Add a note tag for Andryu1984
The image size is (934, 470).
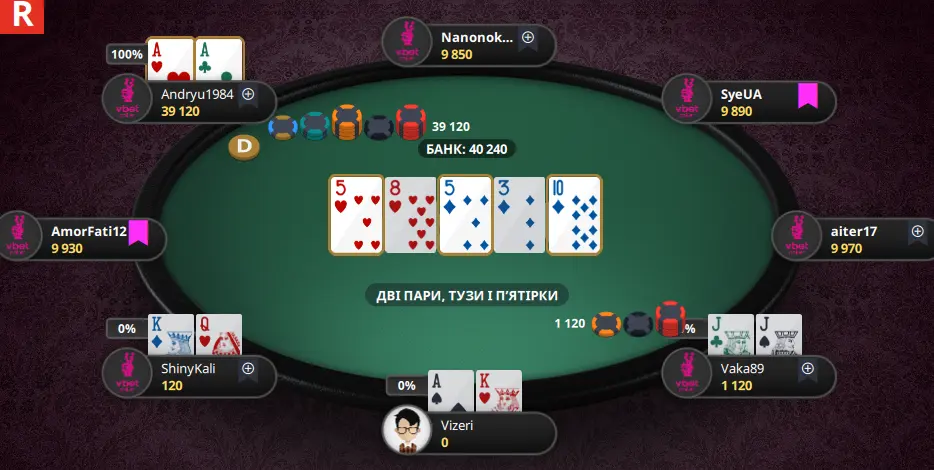click(x=248, y=95)
